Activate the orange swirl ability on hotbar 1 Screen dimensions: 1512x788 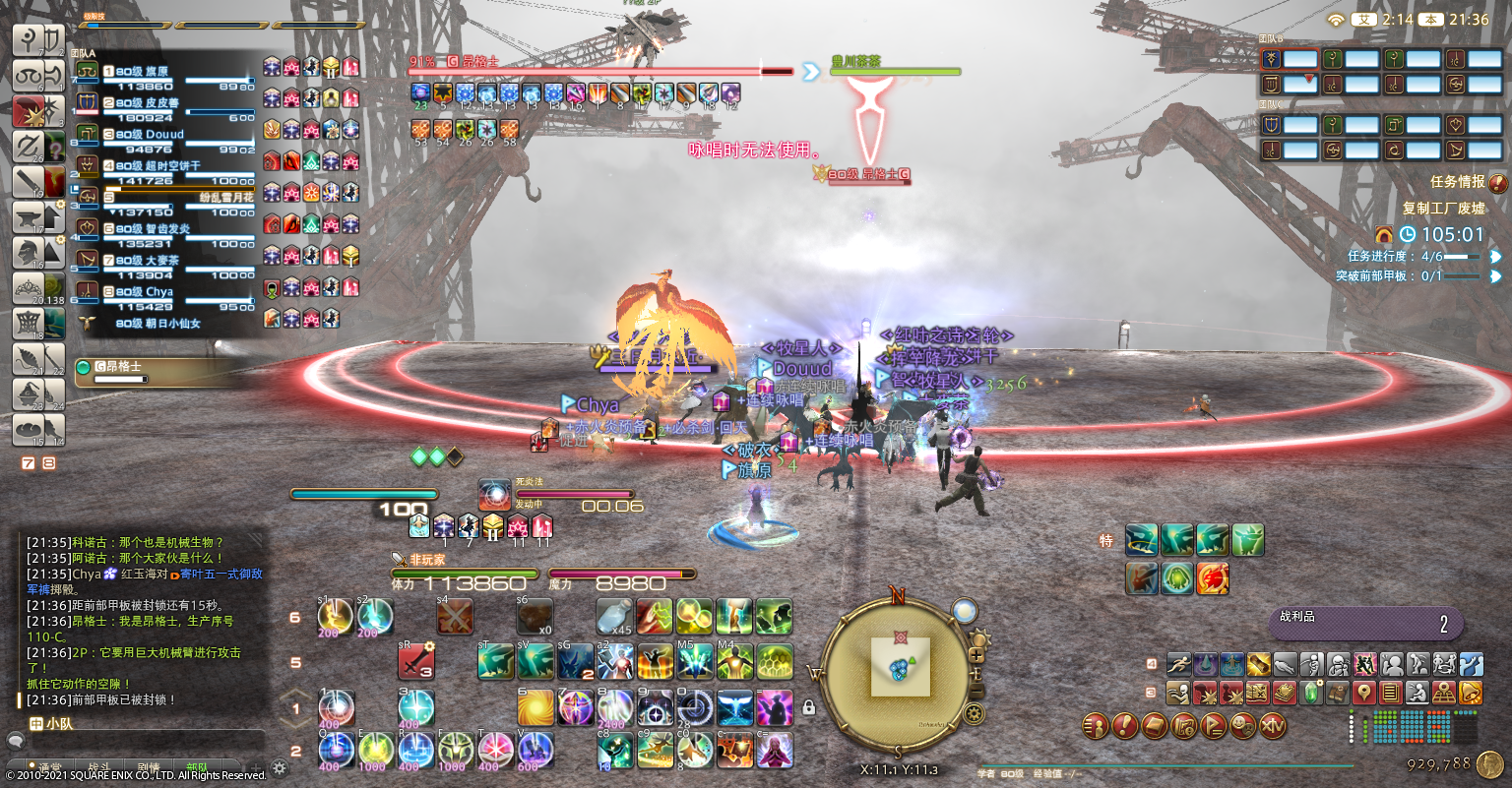point(535,706)
